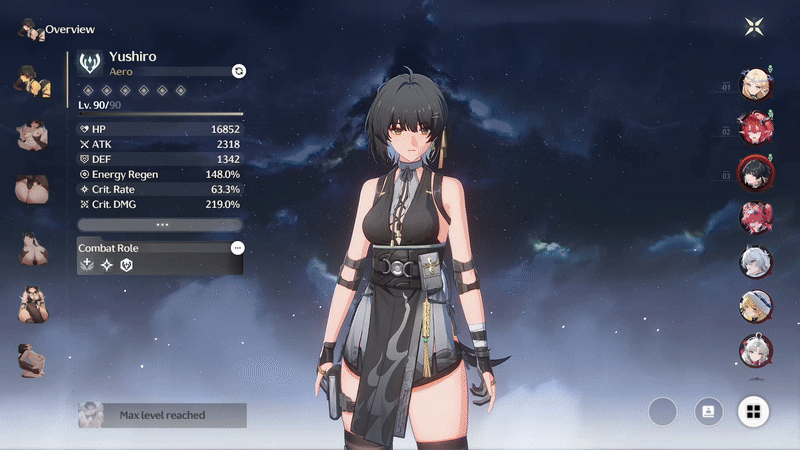Click the portrait card button
This screenshot has width=800, height=450.
coord(708,411)
